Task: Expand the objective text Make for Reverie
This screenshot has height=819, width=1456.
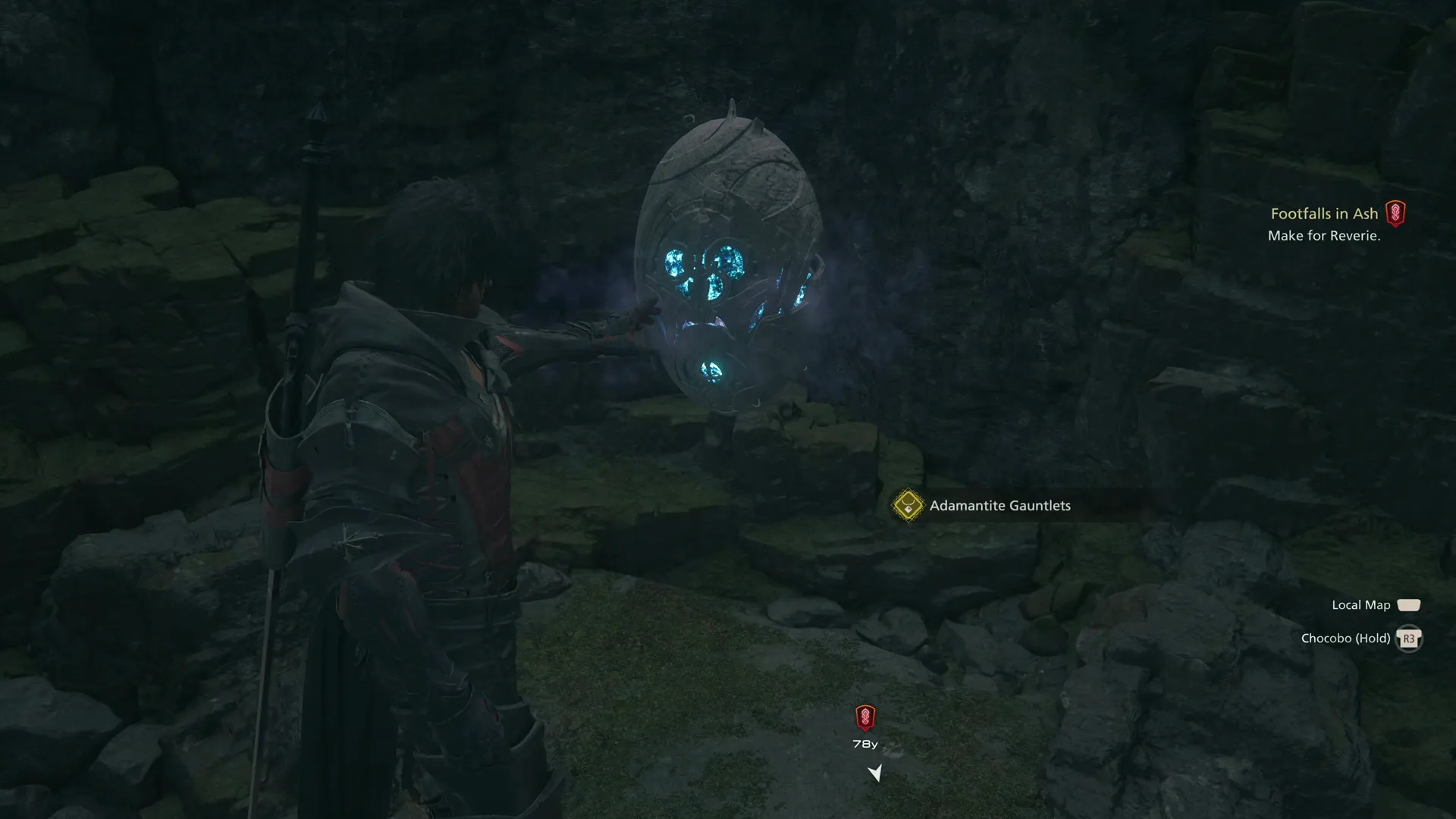Action: 1324,236
